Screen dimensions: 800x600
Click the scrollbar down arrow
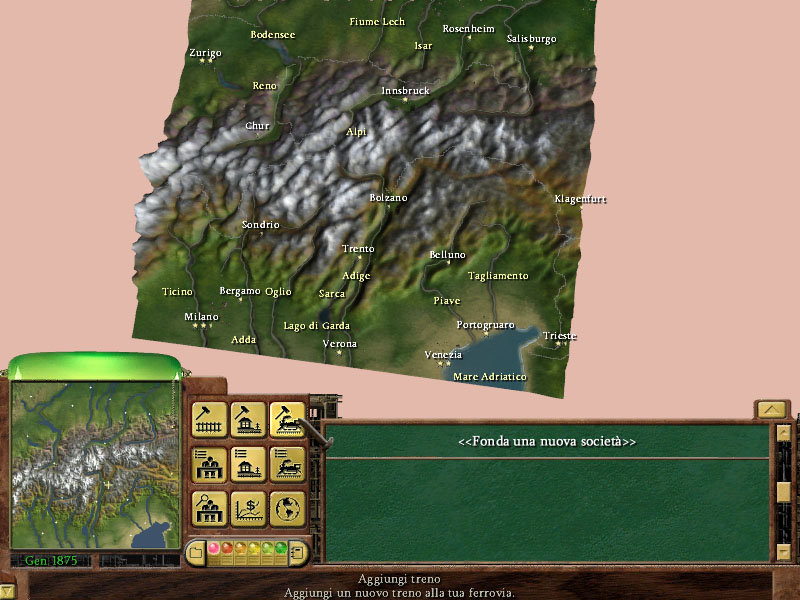(x=784, y=551)
